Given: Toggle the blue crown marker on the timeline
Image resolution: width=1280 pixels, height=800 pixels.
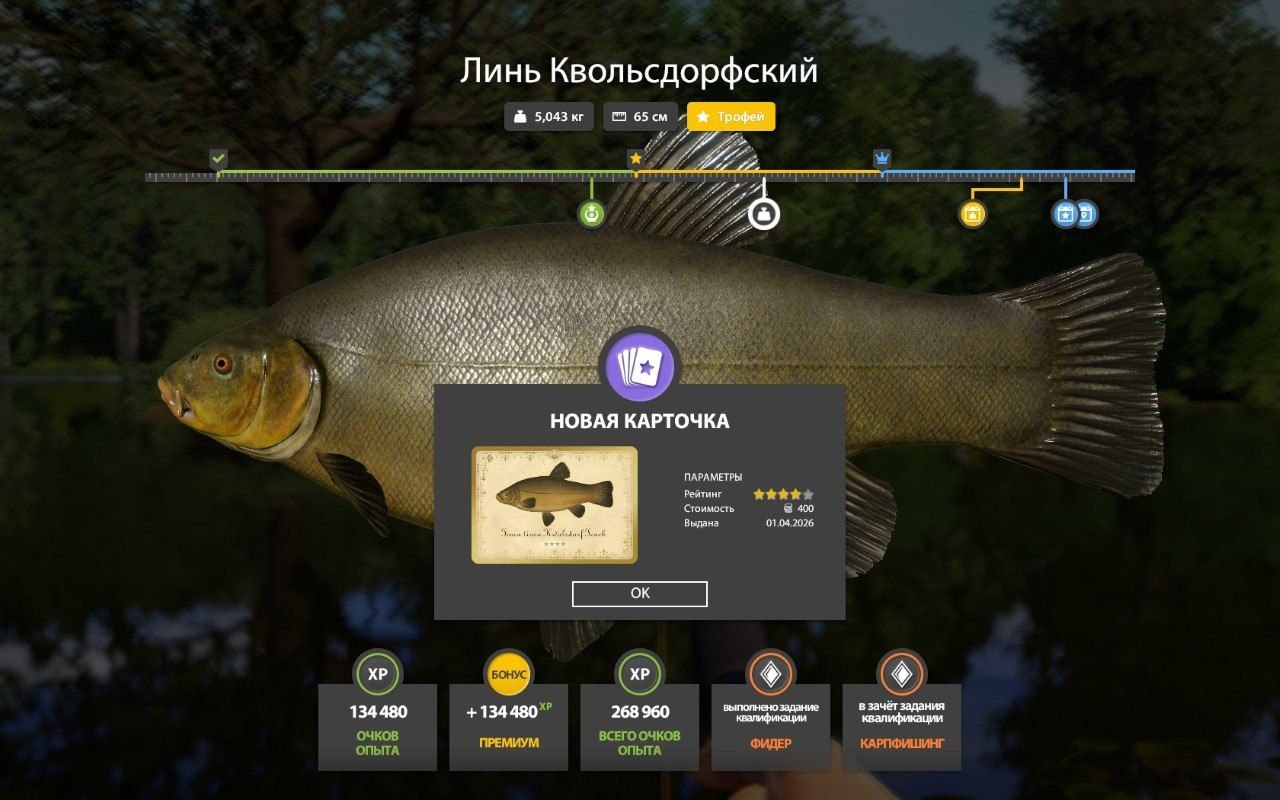Looking at the screenshot, I should click(x=881, y=158).
